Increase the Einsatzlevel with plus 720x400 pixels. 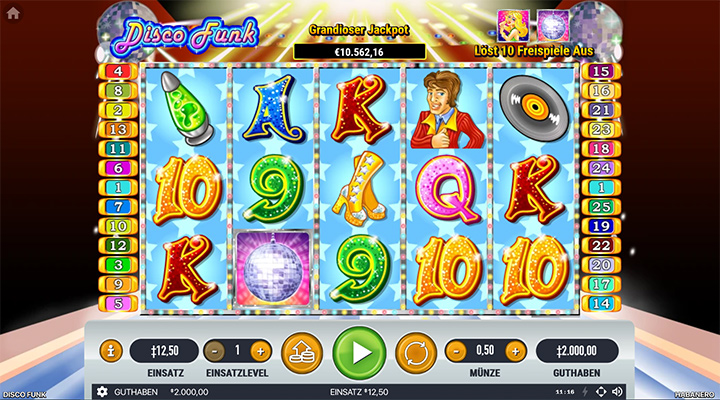coord(260,351)
